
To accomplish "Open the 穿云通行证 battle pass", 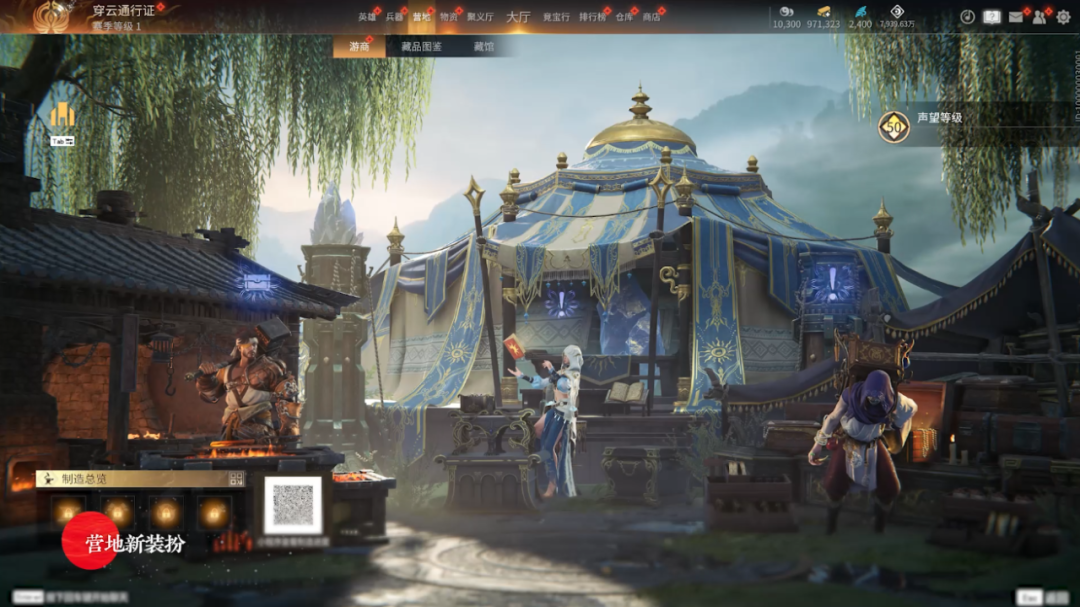I will (123, 11).
